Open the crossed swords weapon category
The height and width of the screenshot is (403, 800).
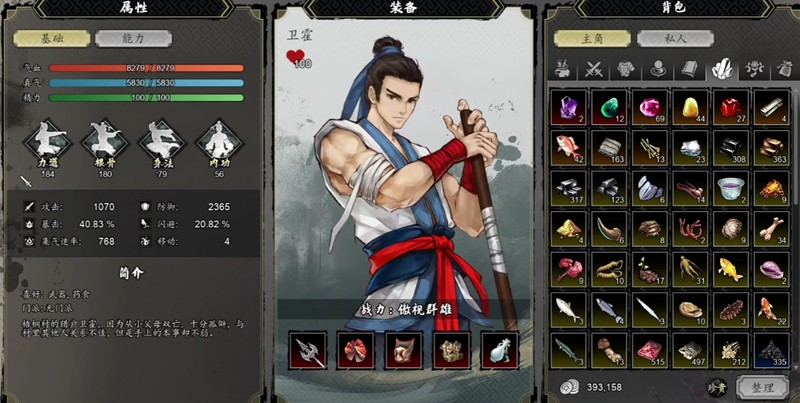[x=597, y=69]
